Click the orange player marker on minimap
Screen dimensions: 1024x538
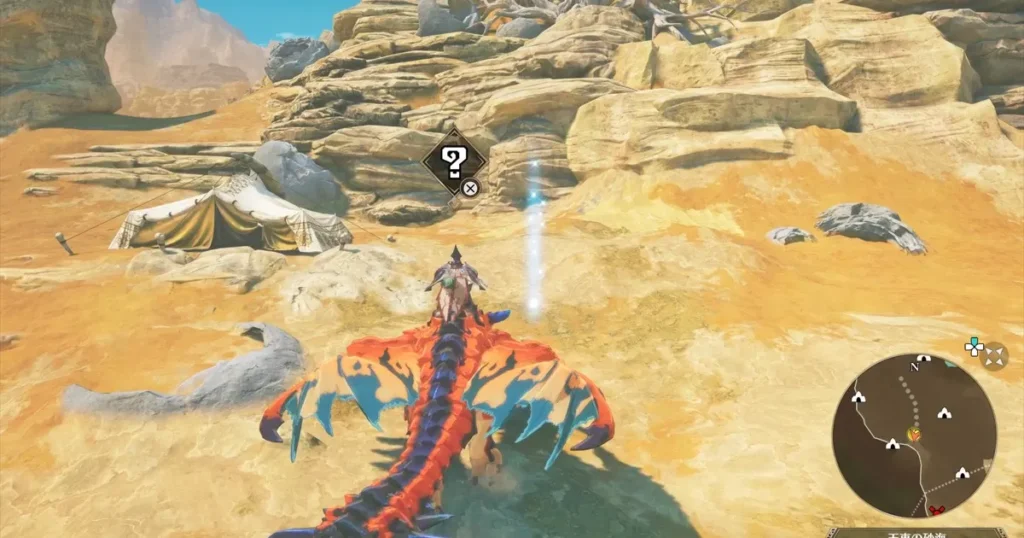tap(913, 435)
